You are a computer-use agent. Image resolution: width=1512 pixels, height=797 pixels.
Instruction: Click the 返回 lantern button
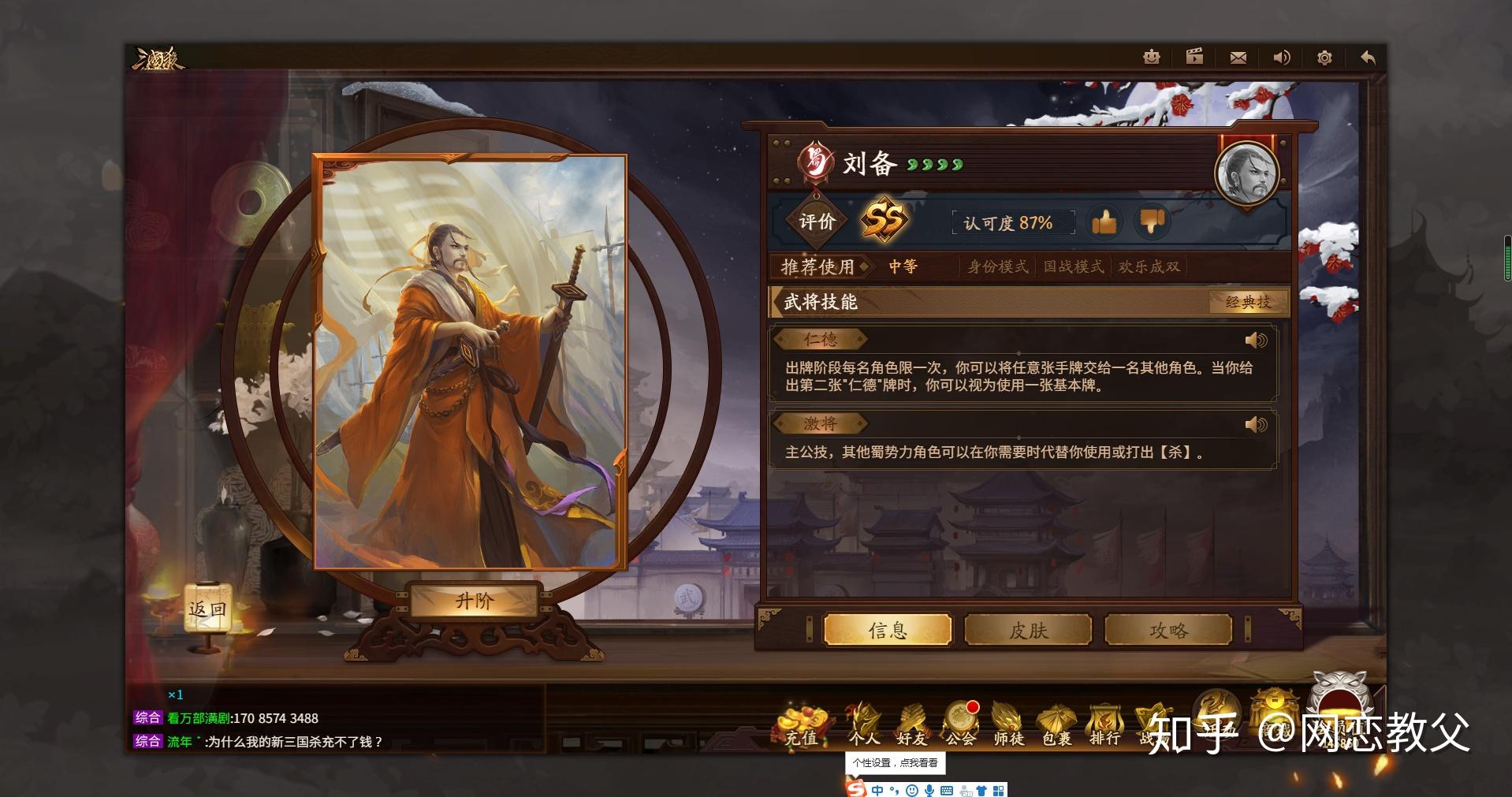[207, 609]
